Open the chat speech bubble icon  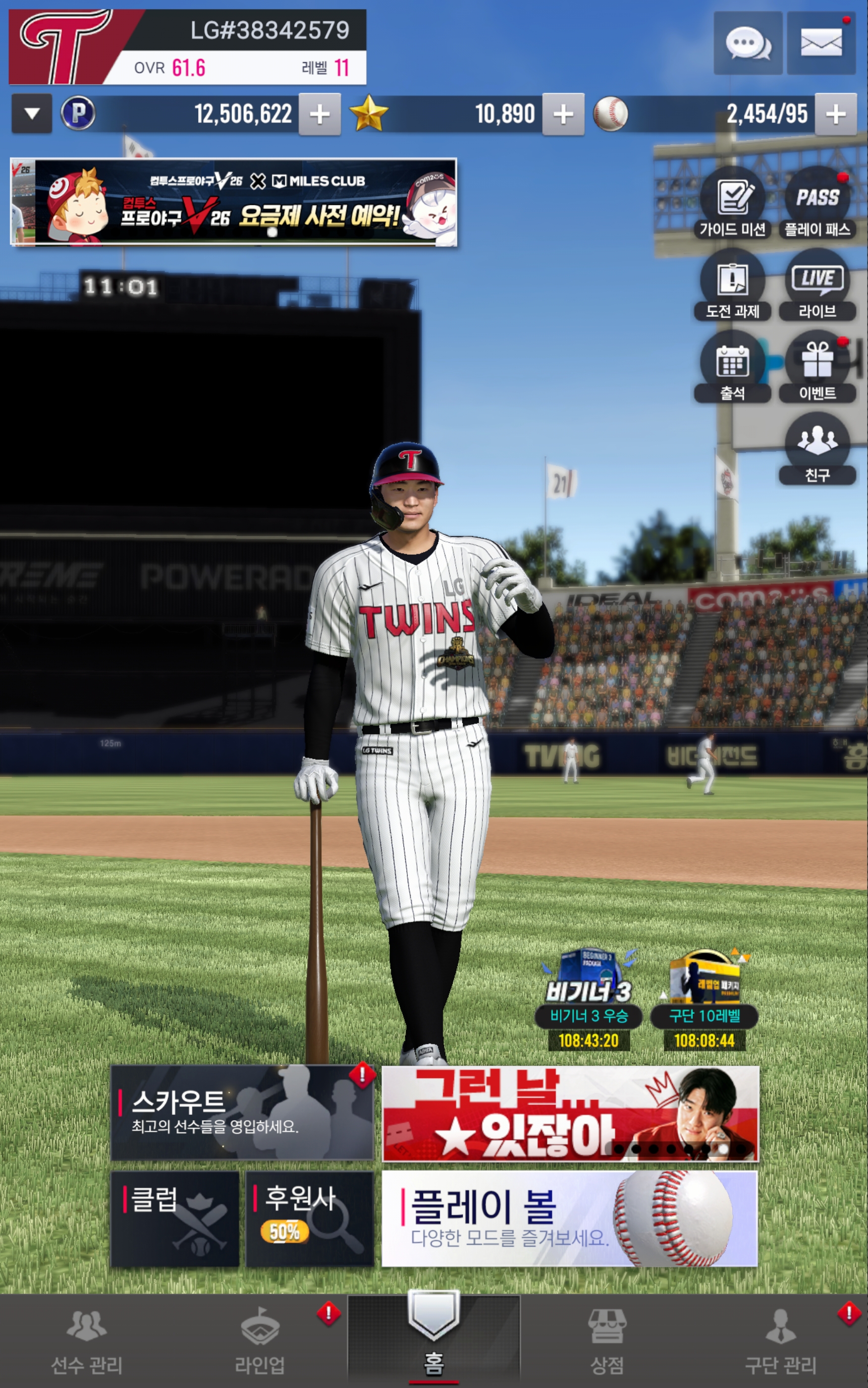(748, 43)
